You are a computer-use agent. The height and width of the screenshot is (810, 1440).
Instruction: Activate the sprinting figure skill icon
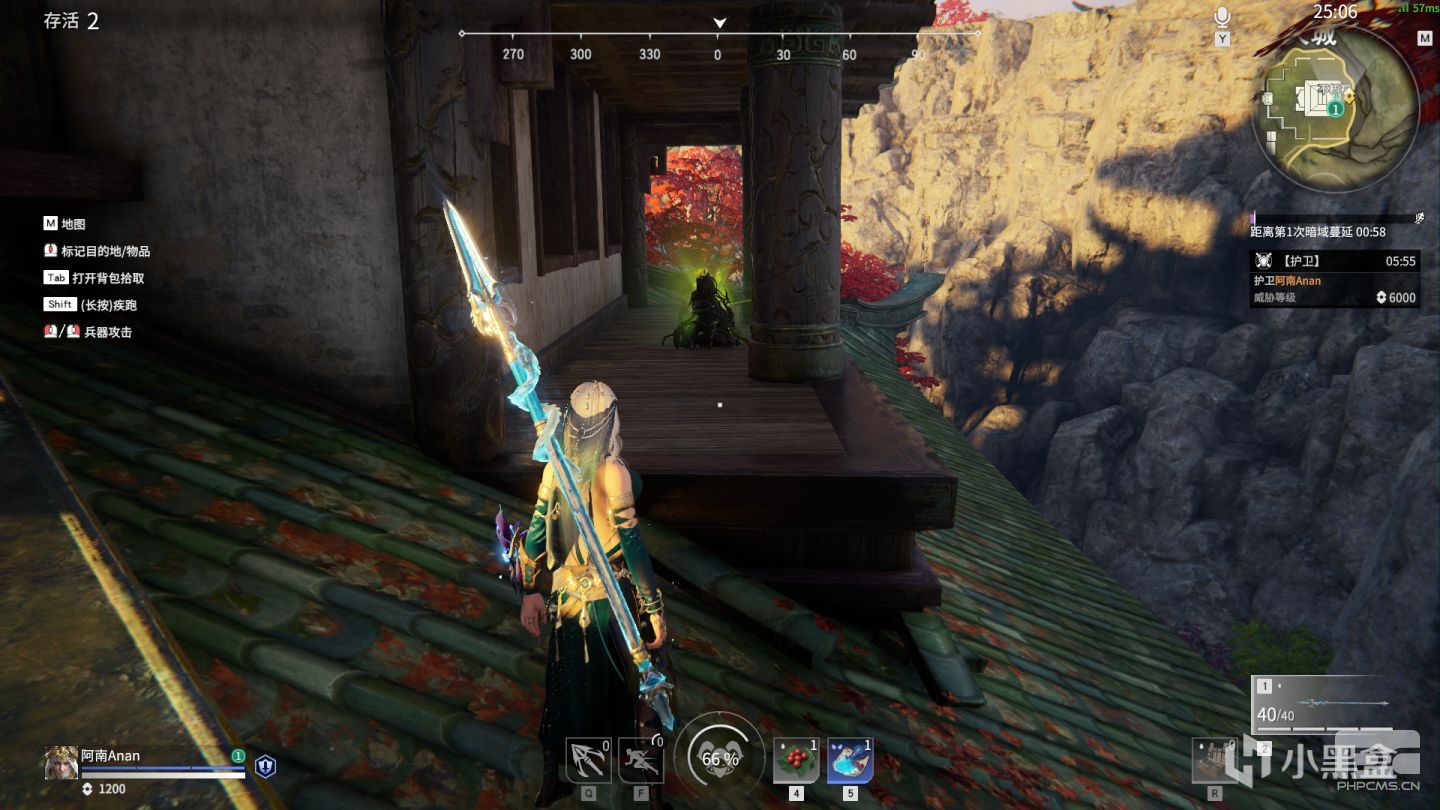tap(640, 761)
